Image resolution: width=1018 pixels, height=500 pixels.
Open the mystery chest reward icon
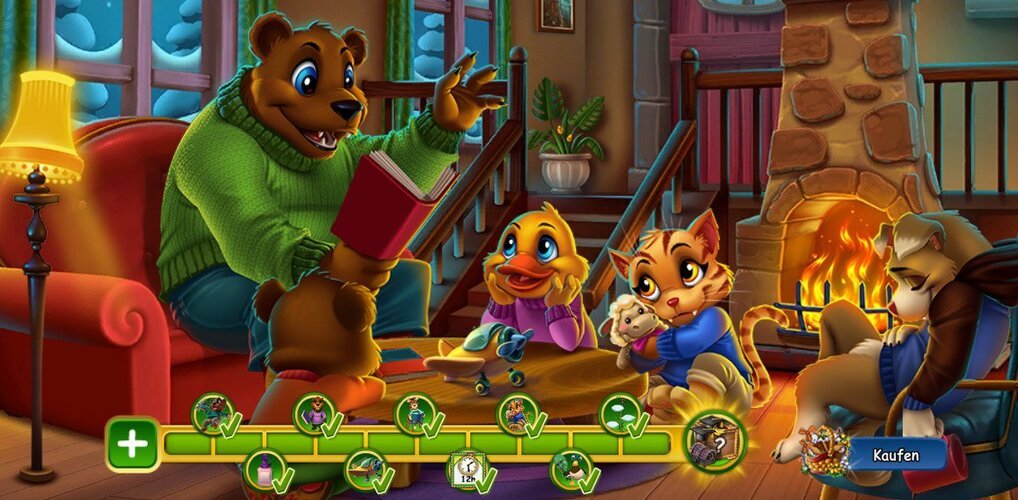tap(715, 440)
